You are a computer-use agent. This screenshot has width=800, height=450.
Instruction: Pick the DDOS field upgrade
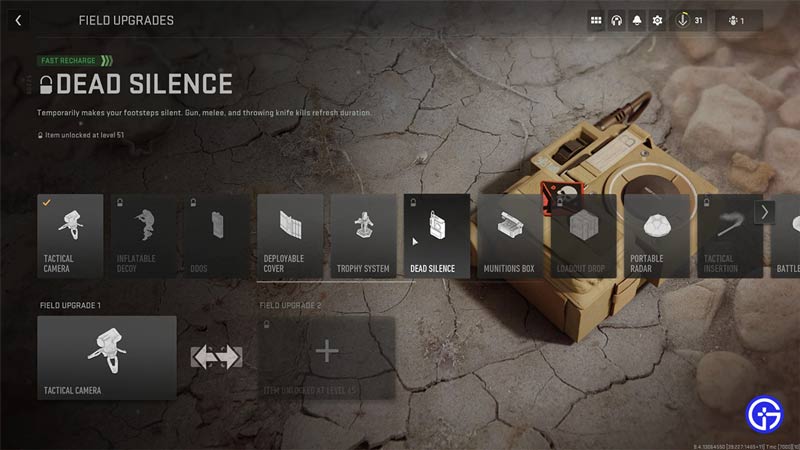coord(216,235)
